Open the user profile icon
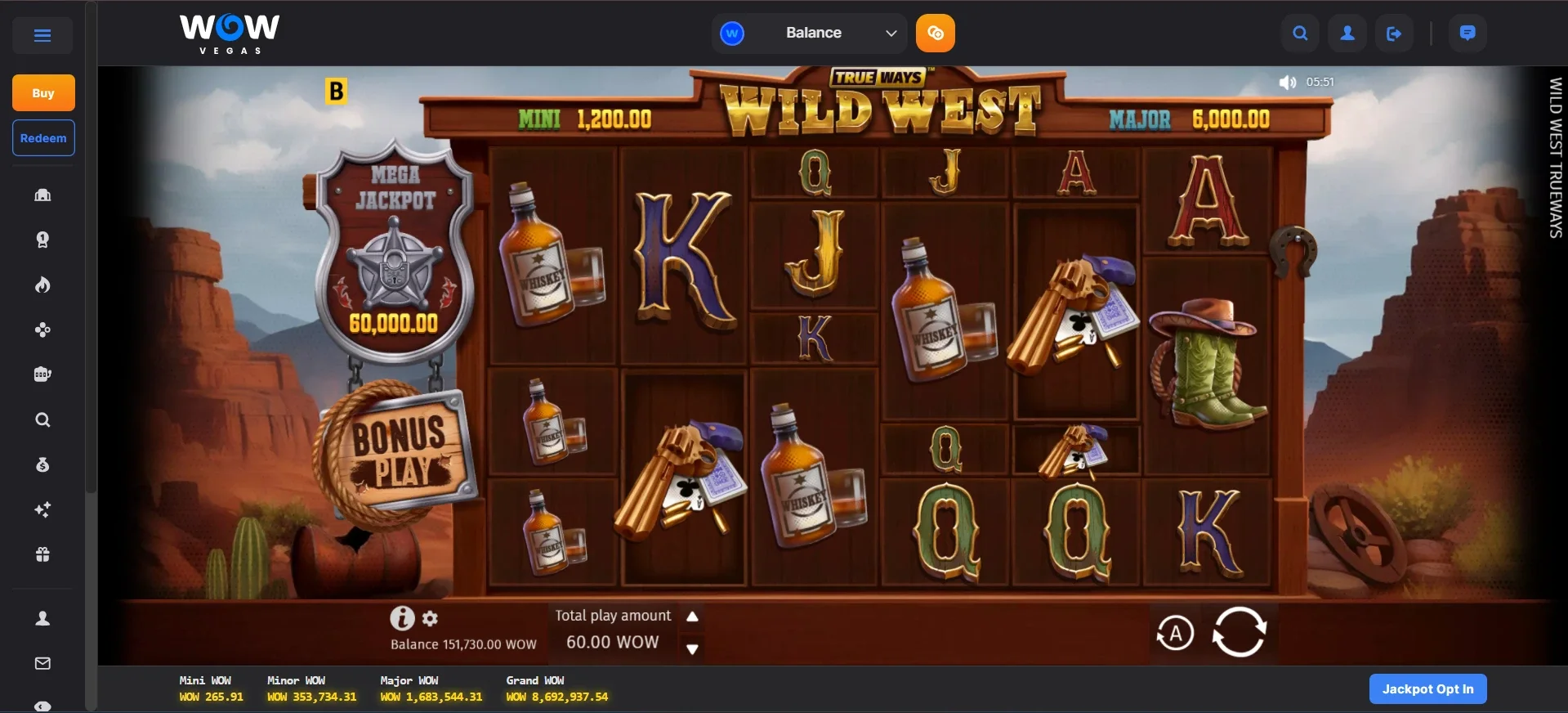Viewport: 1568px width, 713px height. pos(1347,34)
